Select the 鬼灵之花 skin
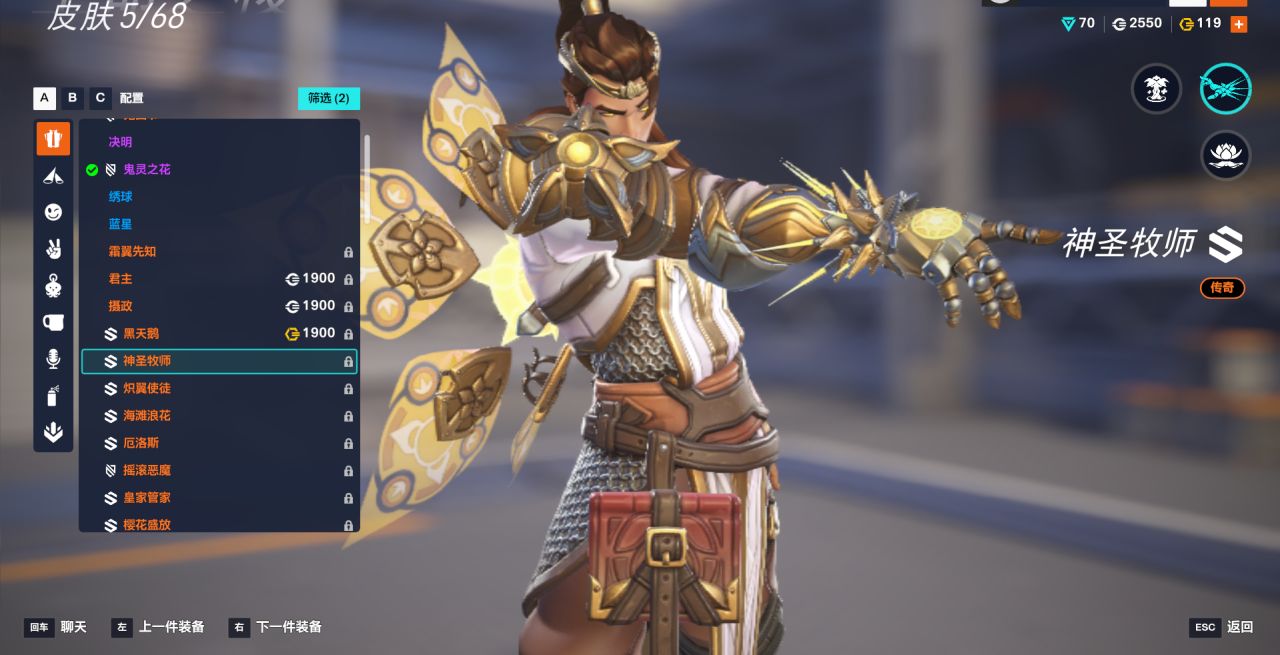This screenshot has width=1280, height=655. click(x=147, y=170)
